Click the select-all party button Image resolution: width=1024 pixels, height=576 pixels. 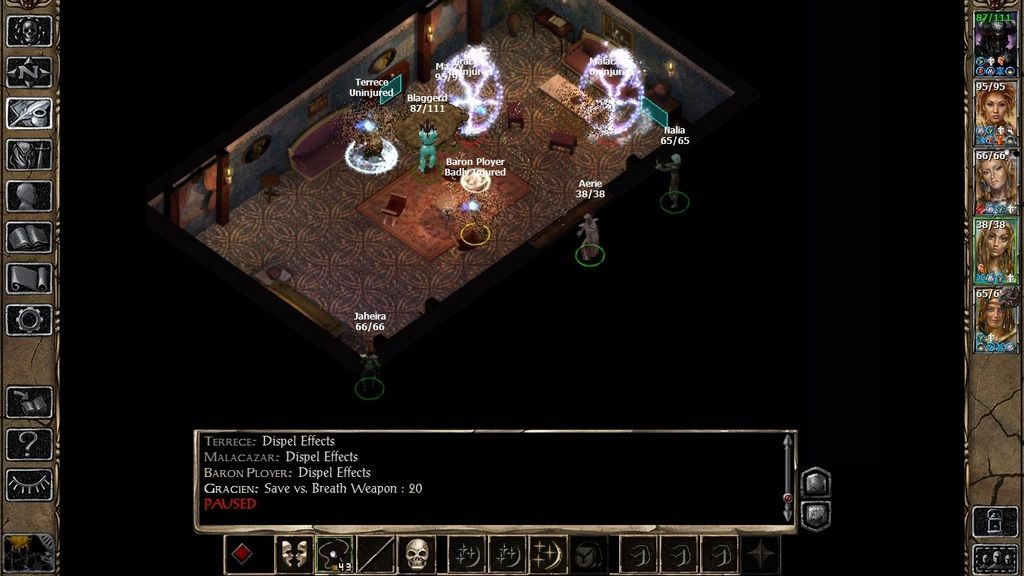click(x=996, y=557)
